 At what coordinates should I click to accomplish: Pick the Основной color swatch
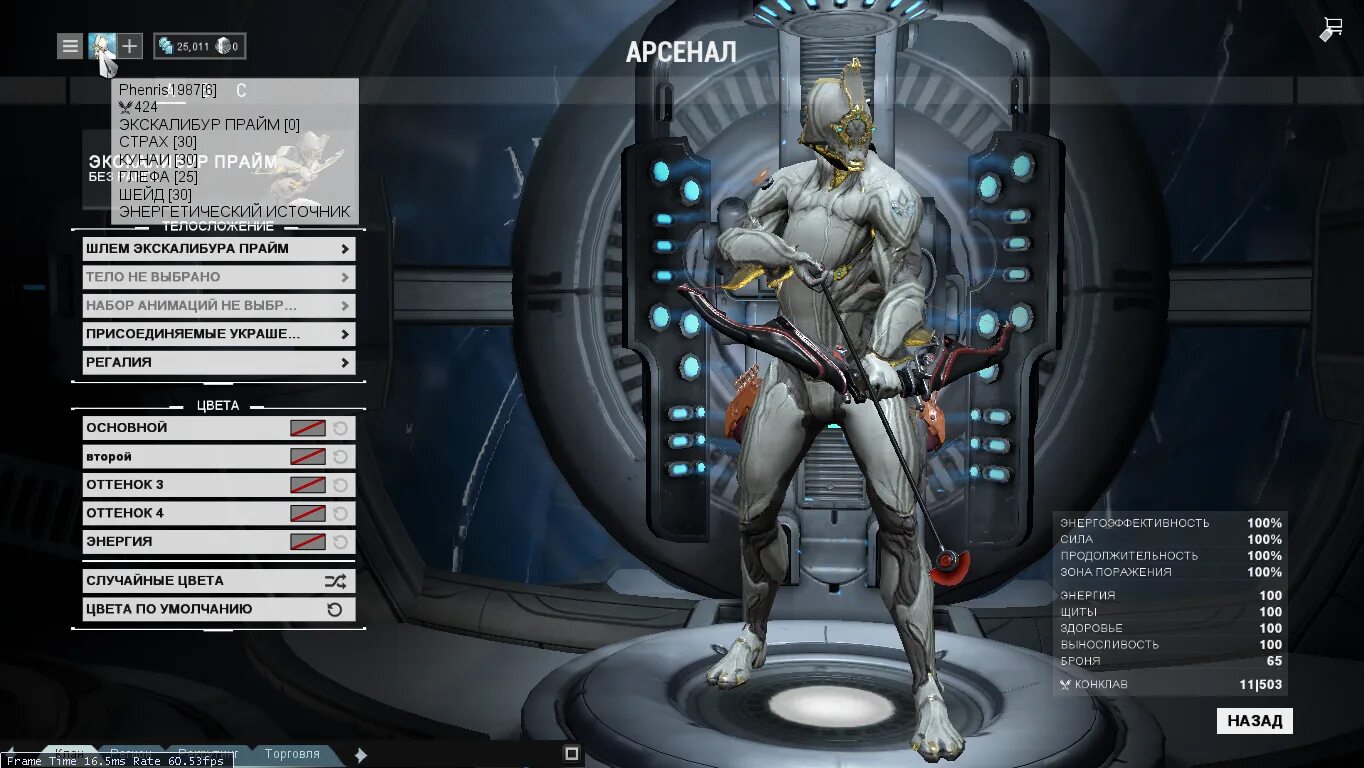click(308, 428)
